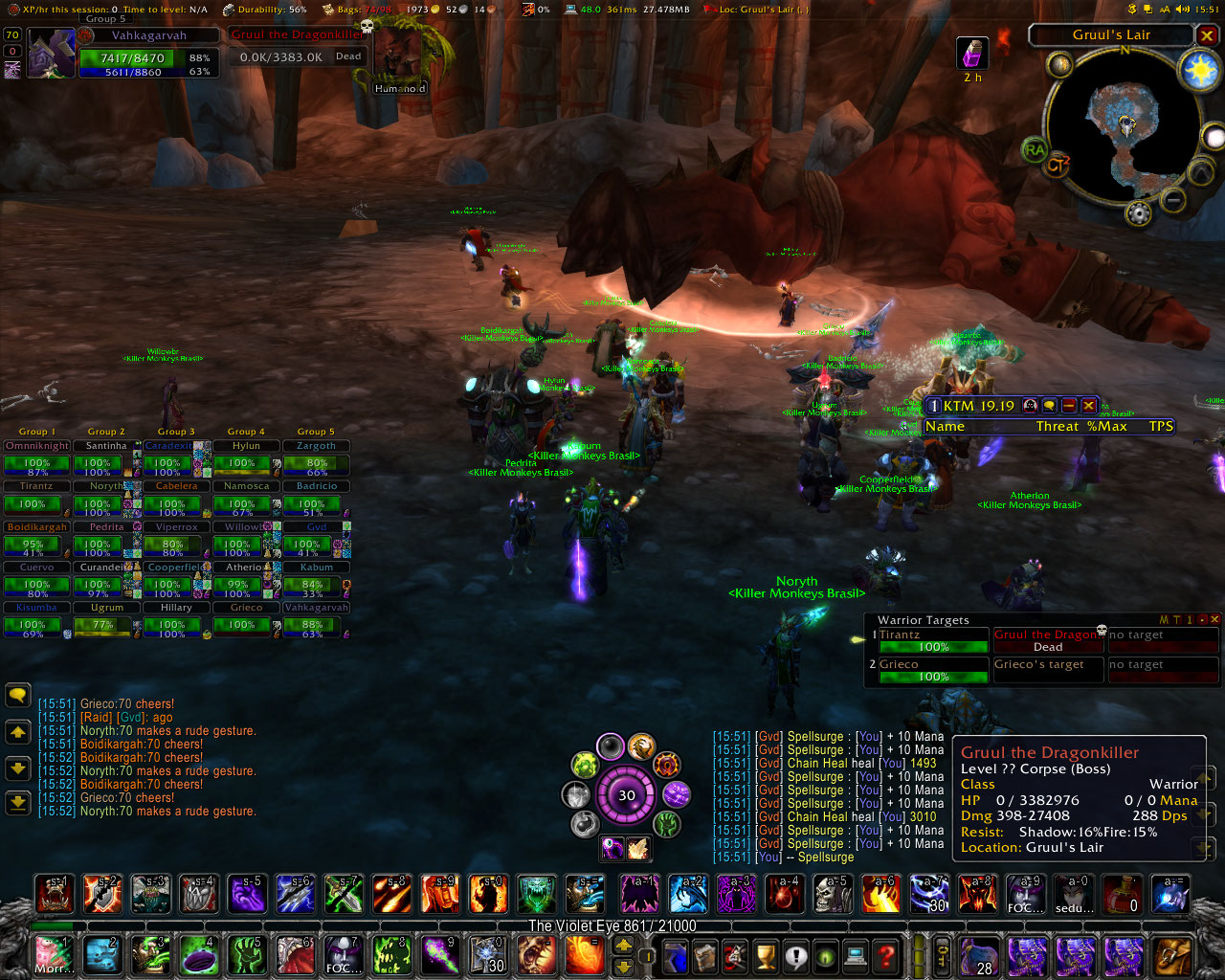
Task: Select Grieco in Warrior Targets panel
Action: pos(933,671)
